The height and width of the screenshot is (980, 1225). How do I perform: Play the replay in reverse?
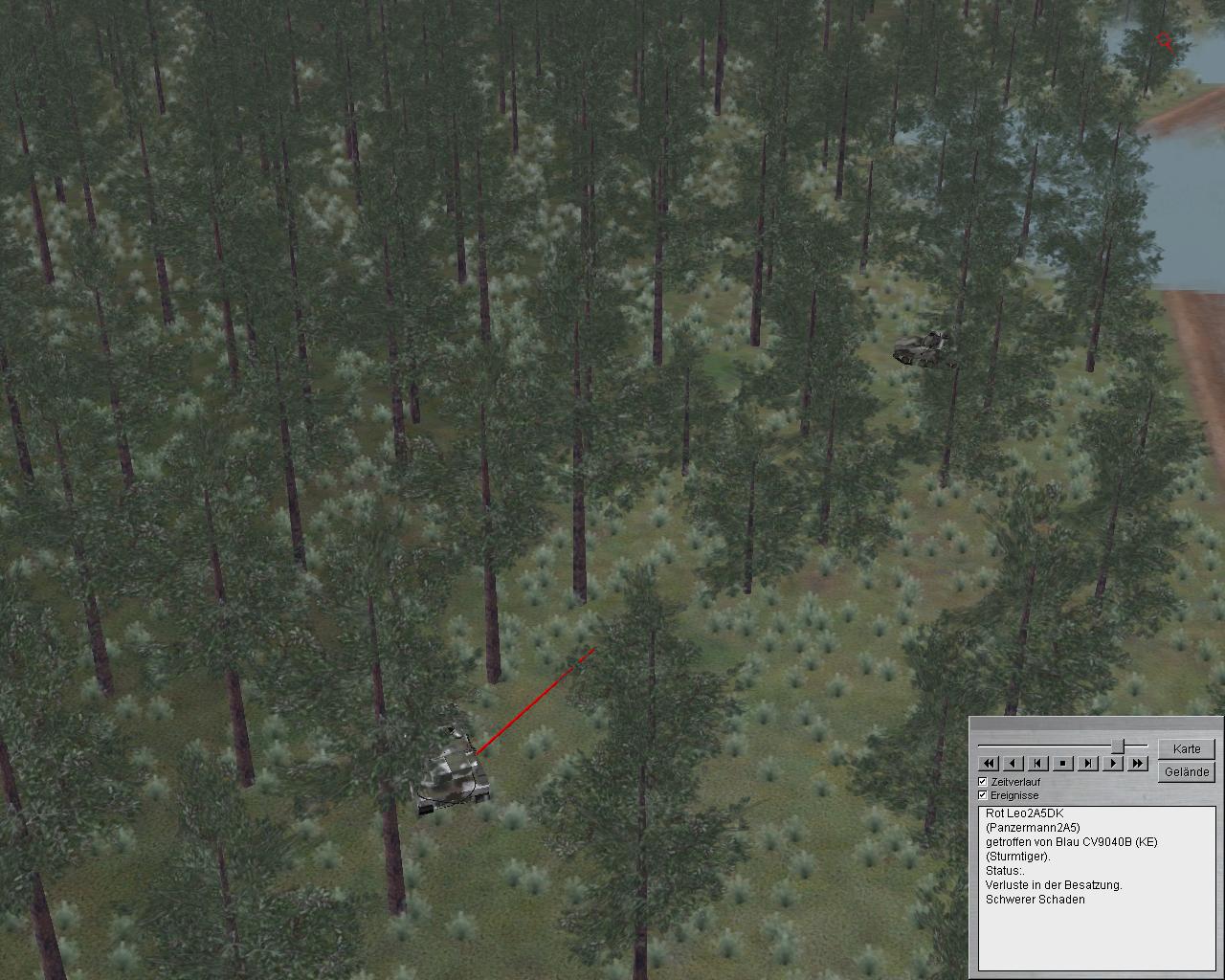1013,764
